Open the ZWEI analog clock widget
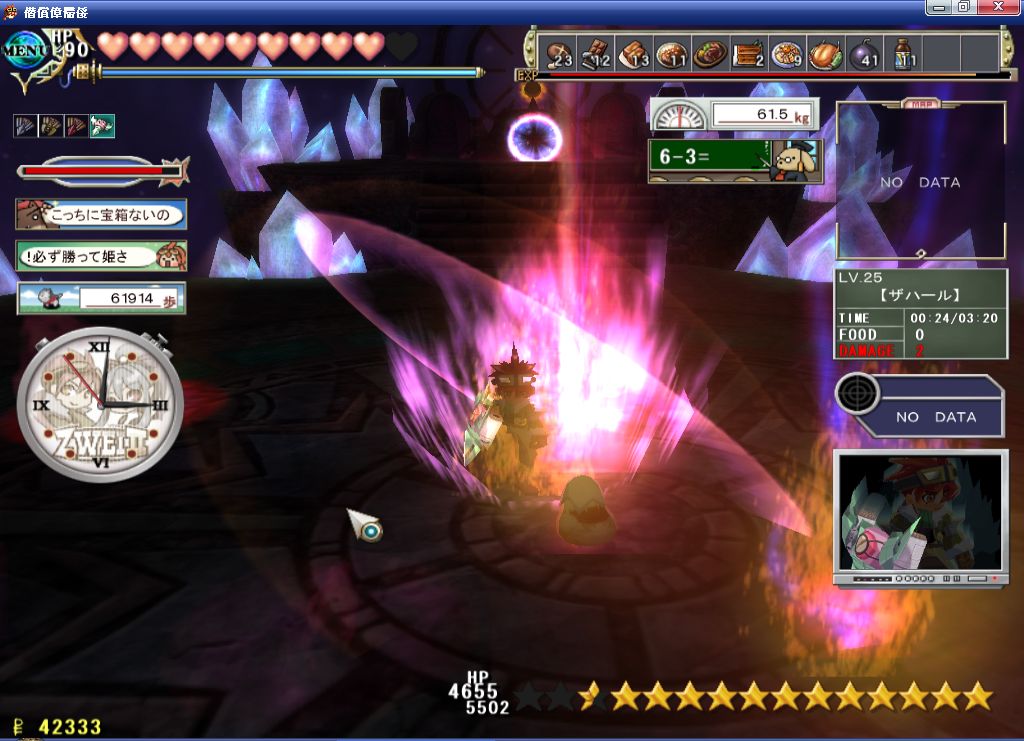Viewport: 1024px width, 741px height. click(x=101, y=404)
